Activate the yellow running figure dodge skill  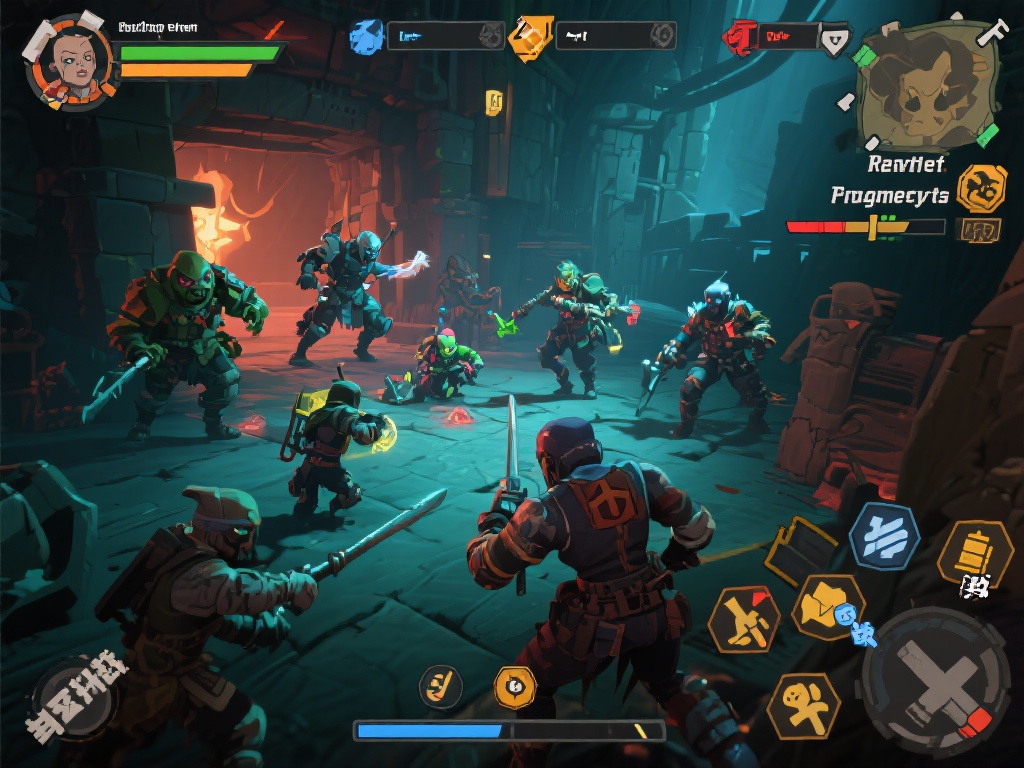coord(803,704)
